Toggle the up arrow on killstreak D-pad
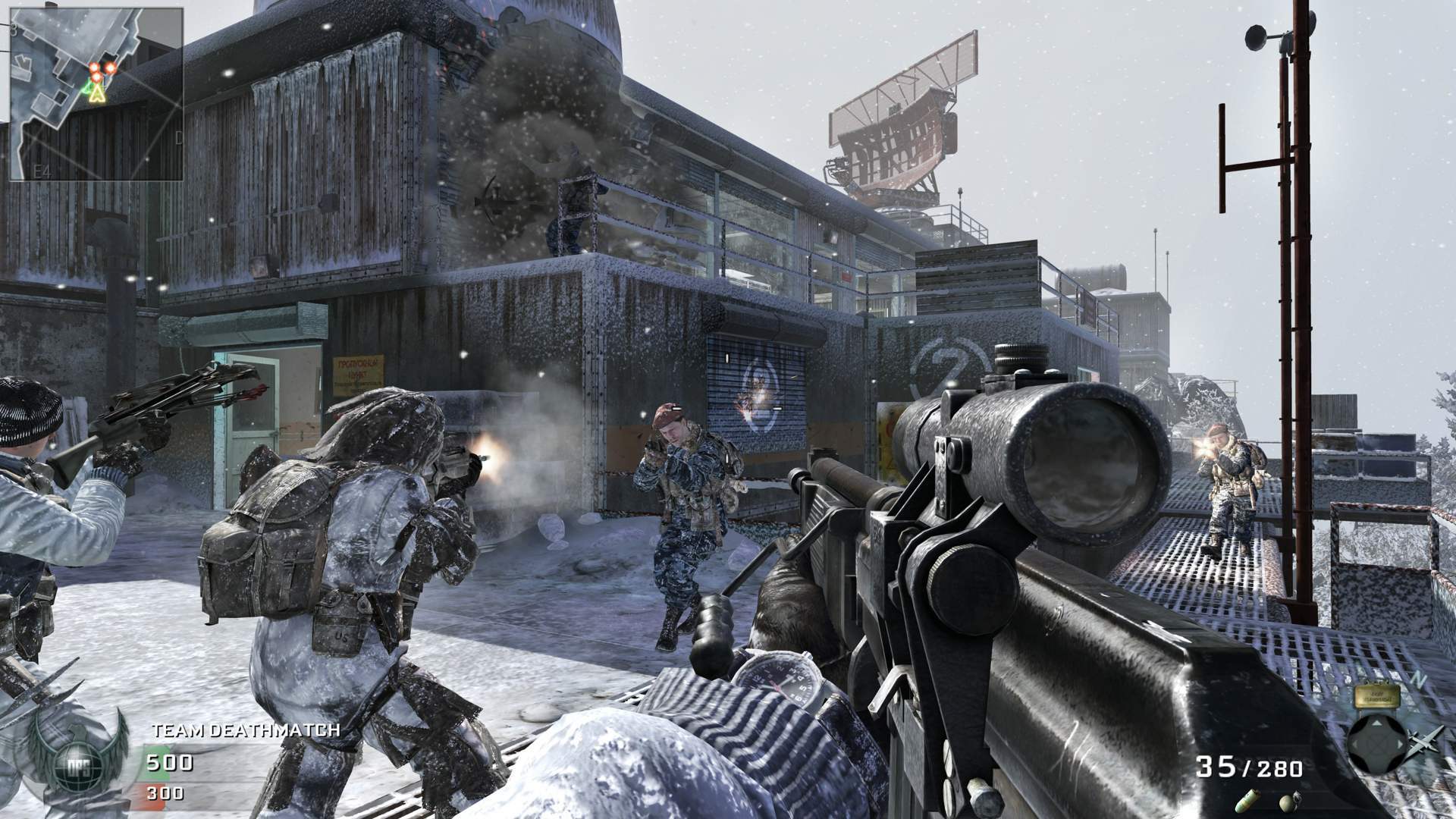 [x=1376, y=723]
